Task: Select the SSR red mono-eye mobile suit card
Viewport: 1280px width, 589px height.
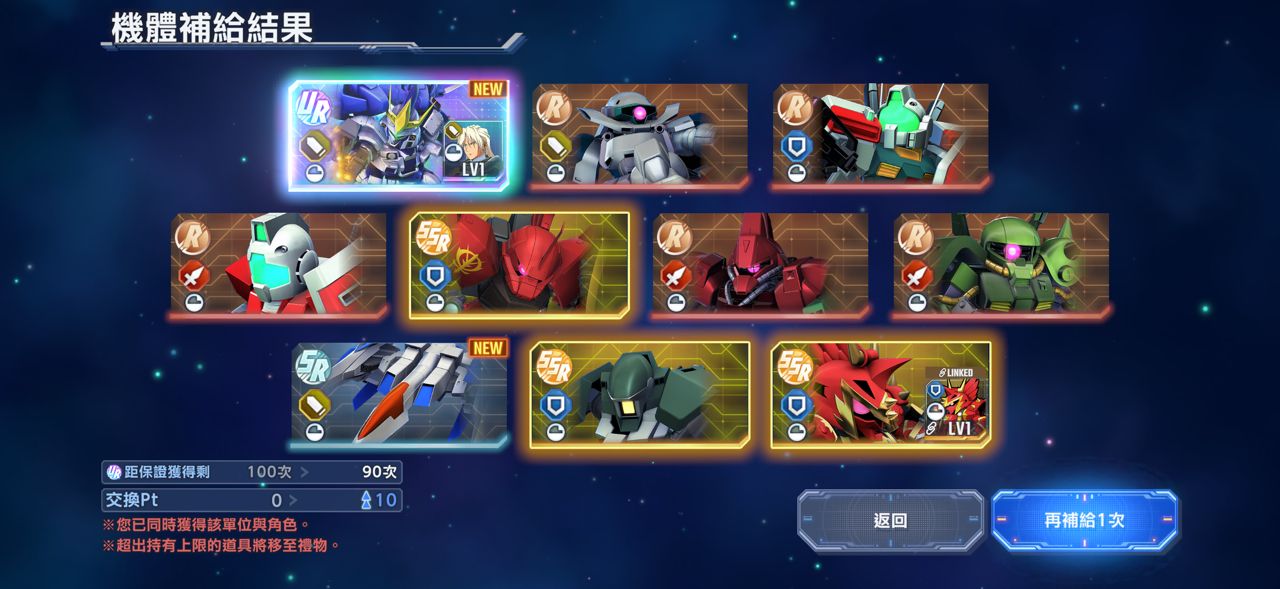Action: (519, 264)
